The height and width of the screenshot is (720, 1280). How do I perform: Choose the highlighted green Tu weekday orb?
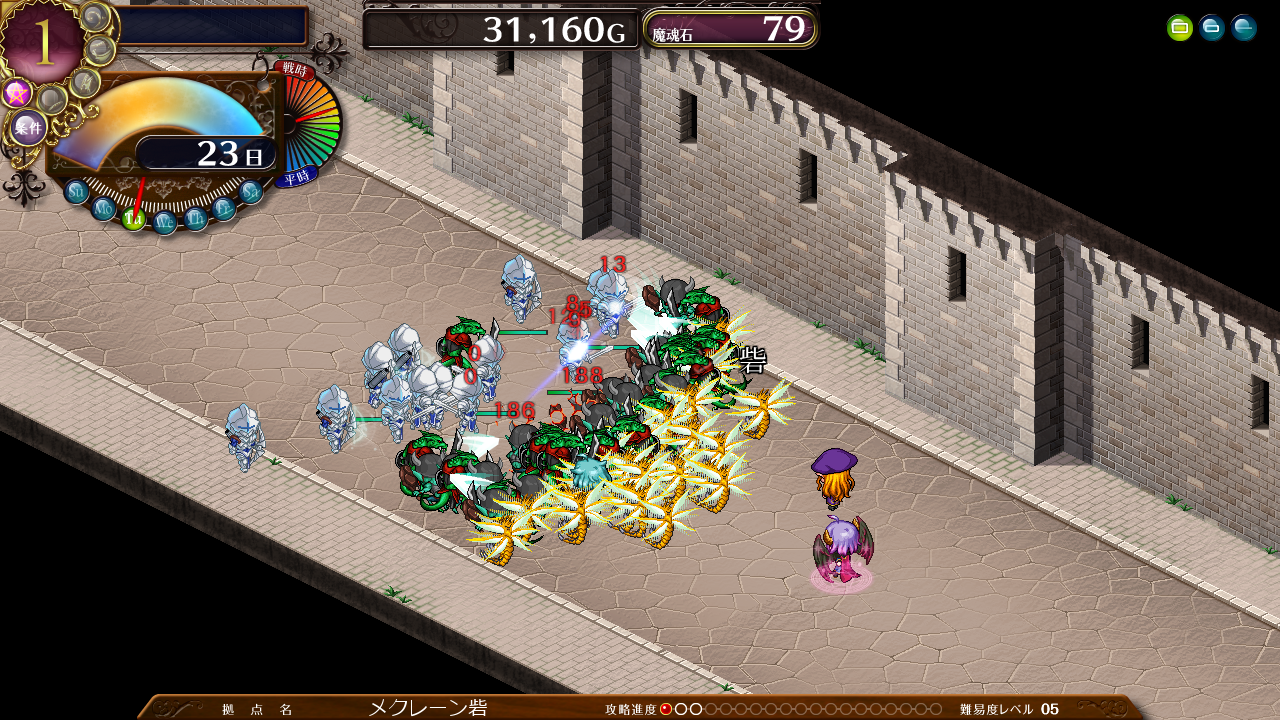133,219
